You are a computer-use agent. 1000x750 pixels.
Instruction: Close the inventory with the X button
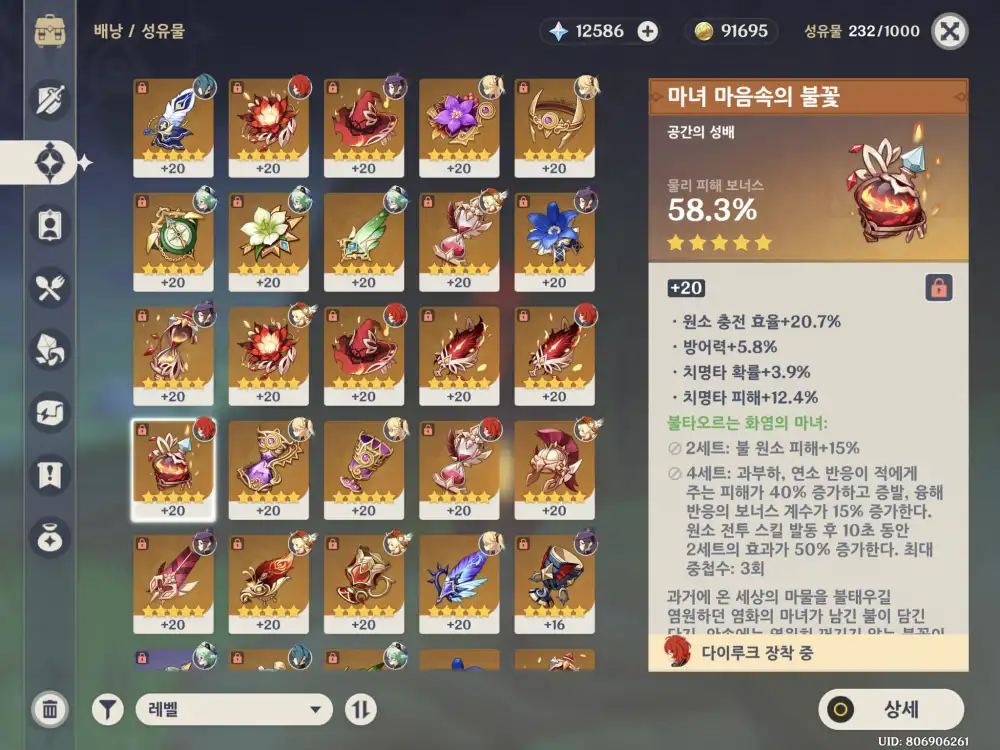(x=949, y=31)
